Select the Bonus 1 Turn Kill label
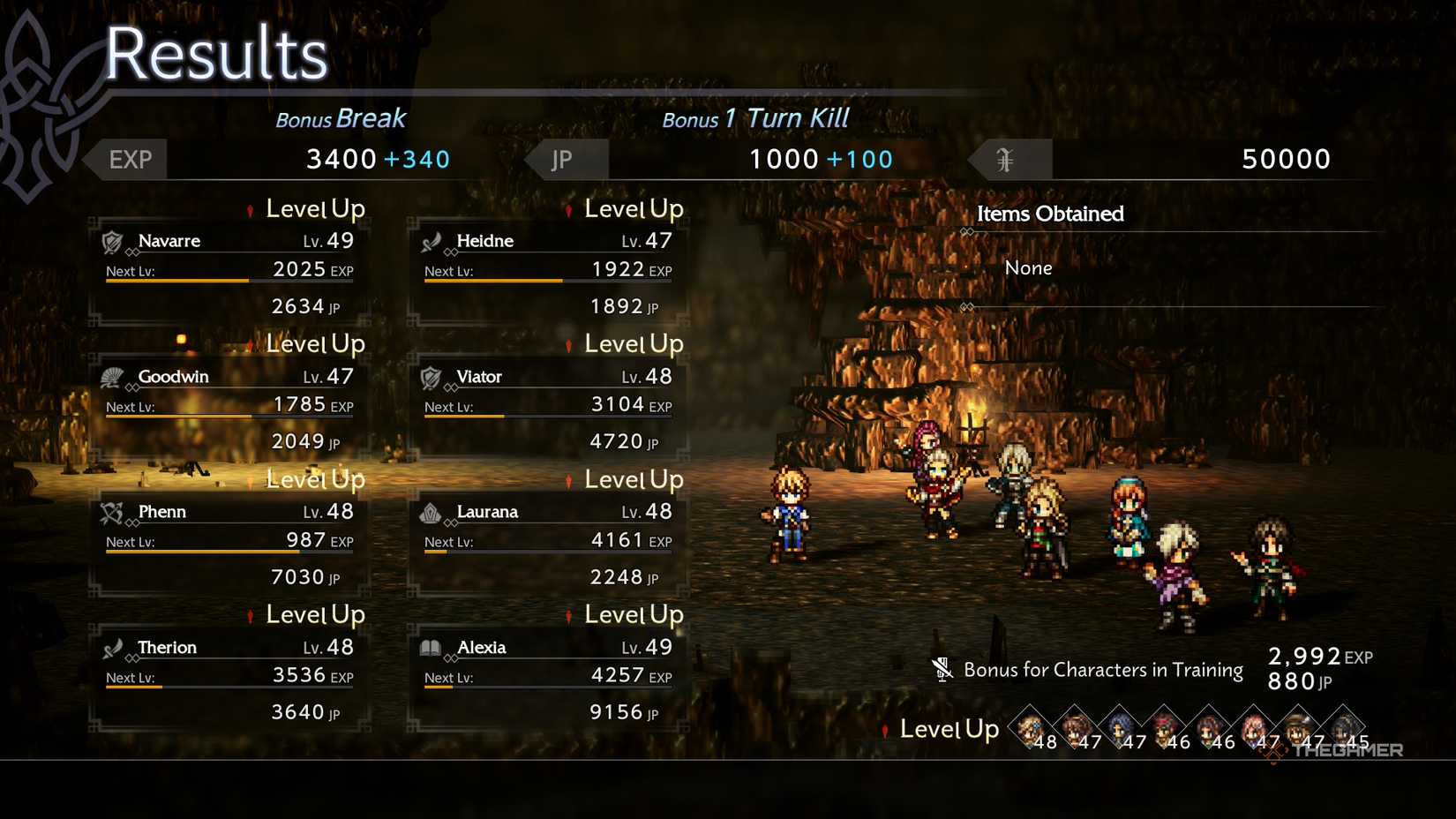The height and width of the screenshot is (819, 1456). pos(756,117)
